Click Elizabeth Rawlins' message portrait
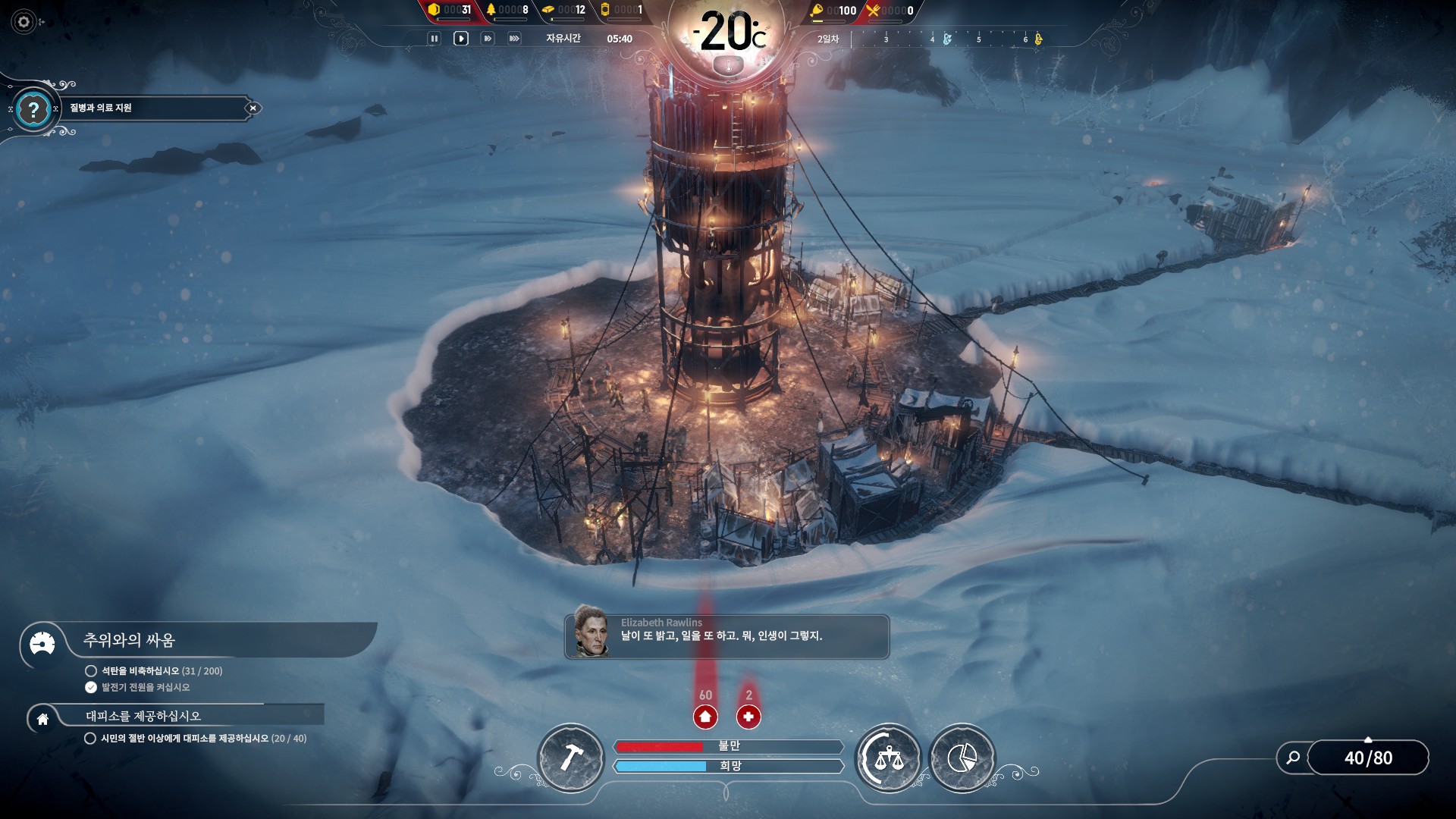 click(591, 631)
